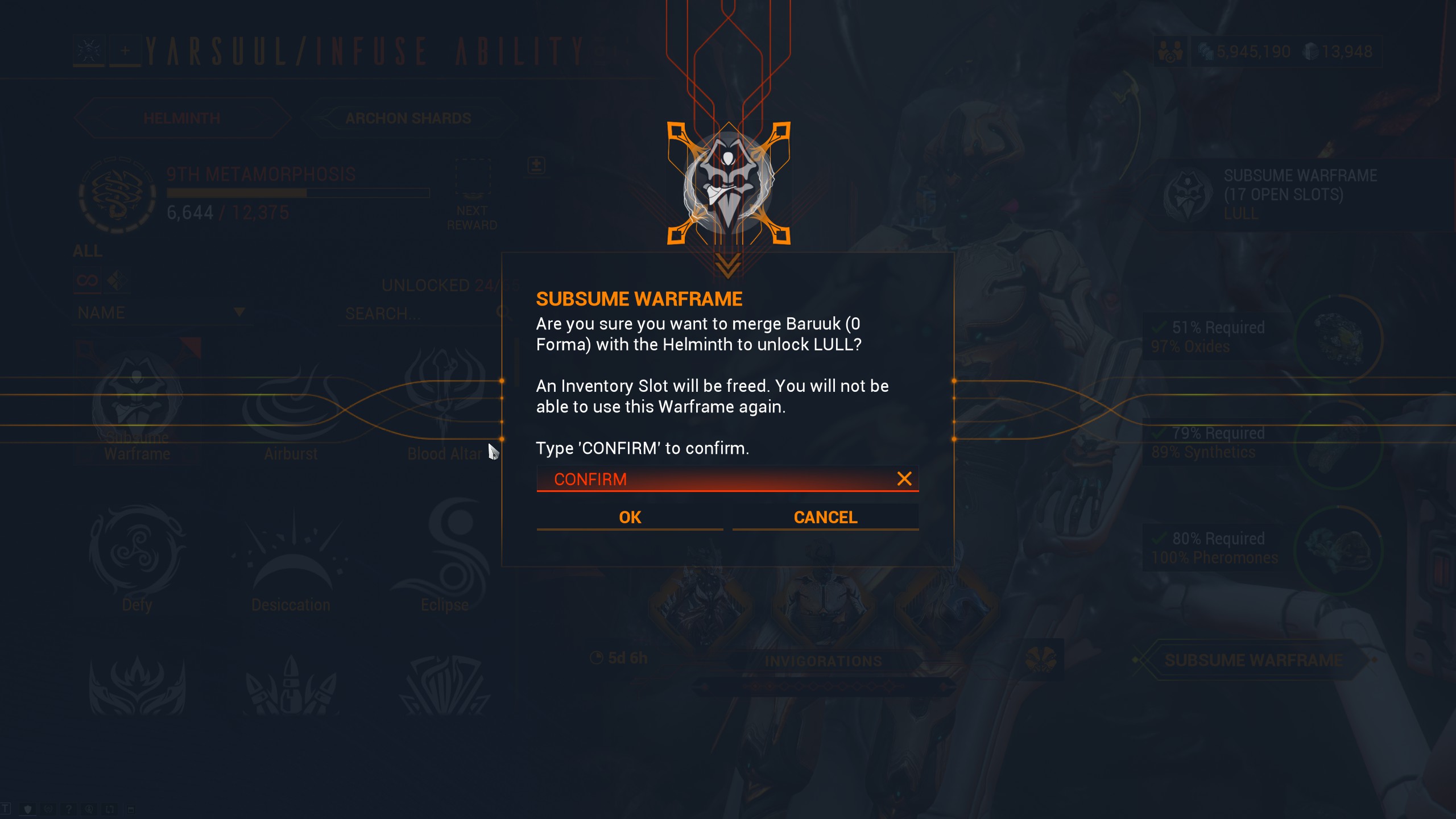Confirm the subsume with OK
This screenshot has width=1456, height=819.
630,517
